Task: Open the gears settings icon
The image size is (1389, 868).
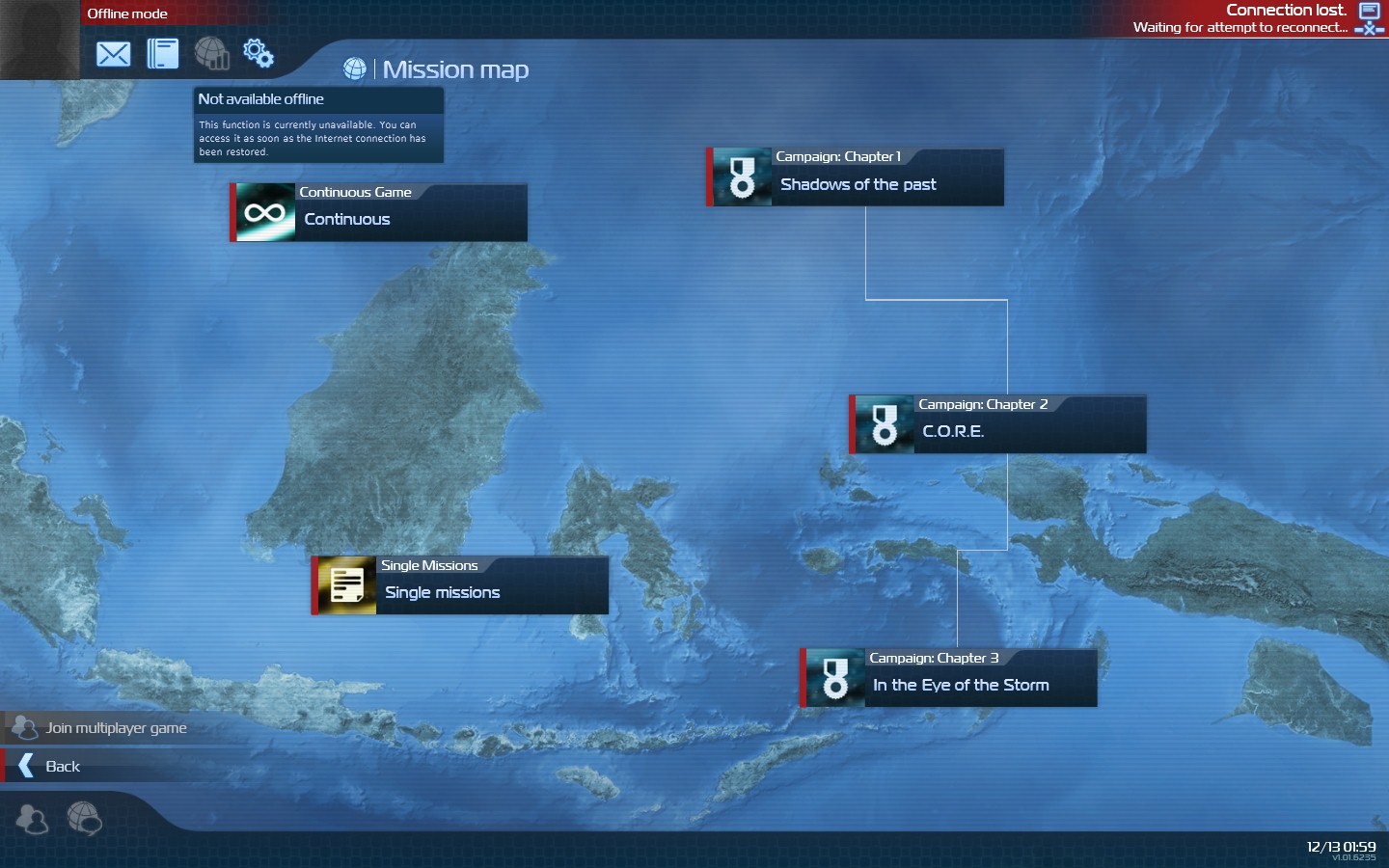Action: 259,53
